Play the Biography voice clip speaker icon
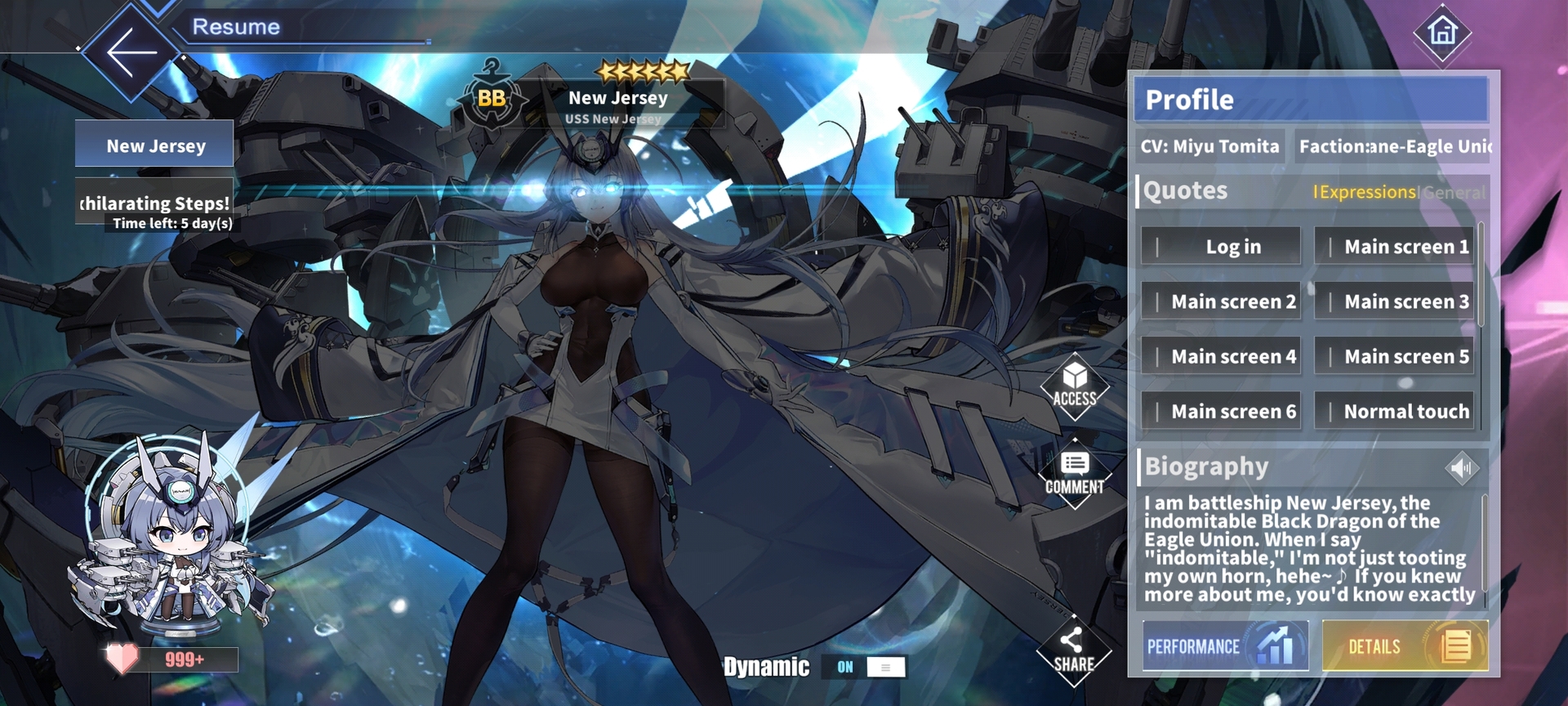Viewport: 1568px width, 706px height. [x=1462, y=468]
